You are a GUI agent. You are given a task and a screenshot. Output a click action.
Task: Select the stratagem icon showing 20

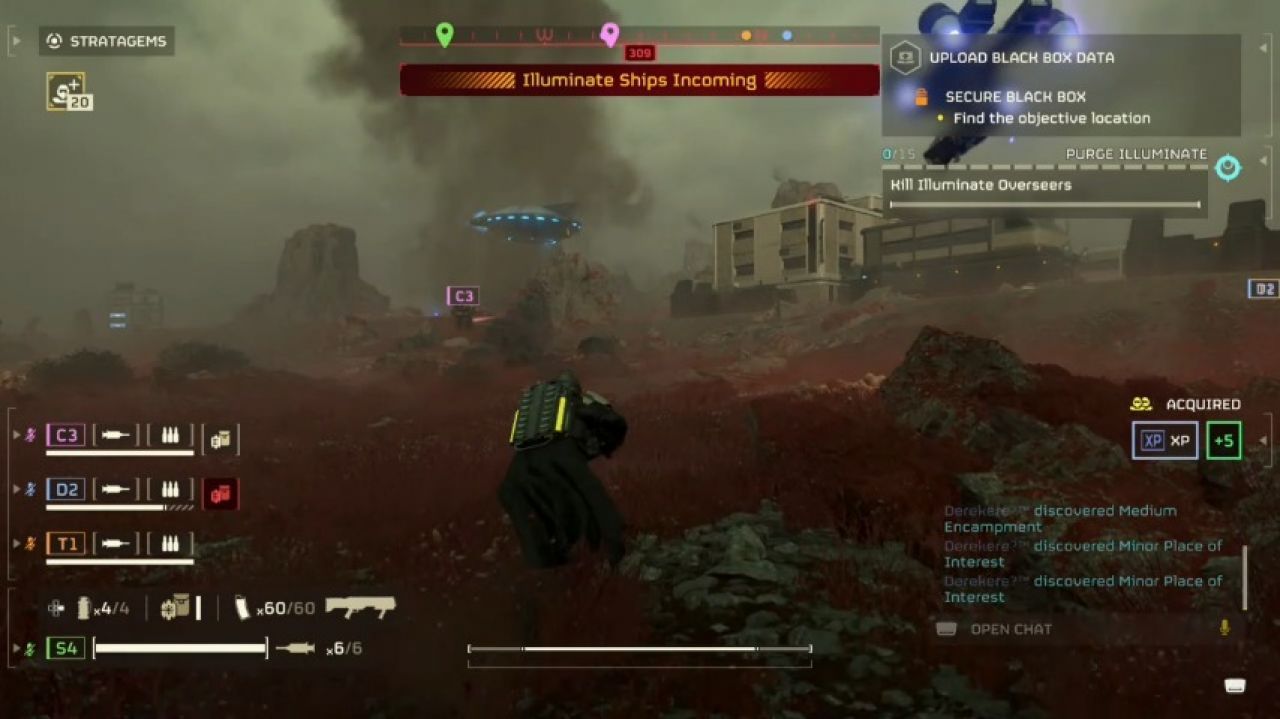click(68, 91)
